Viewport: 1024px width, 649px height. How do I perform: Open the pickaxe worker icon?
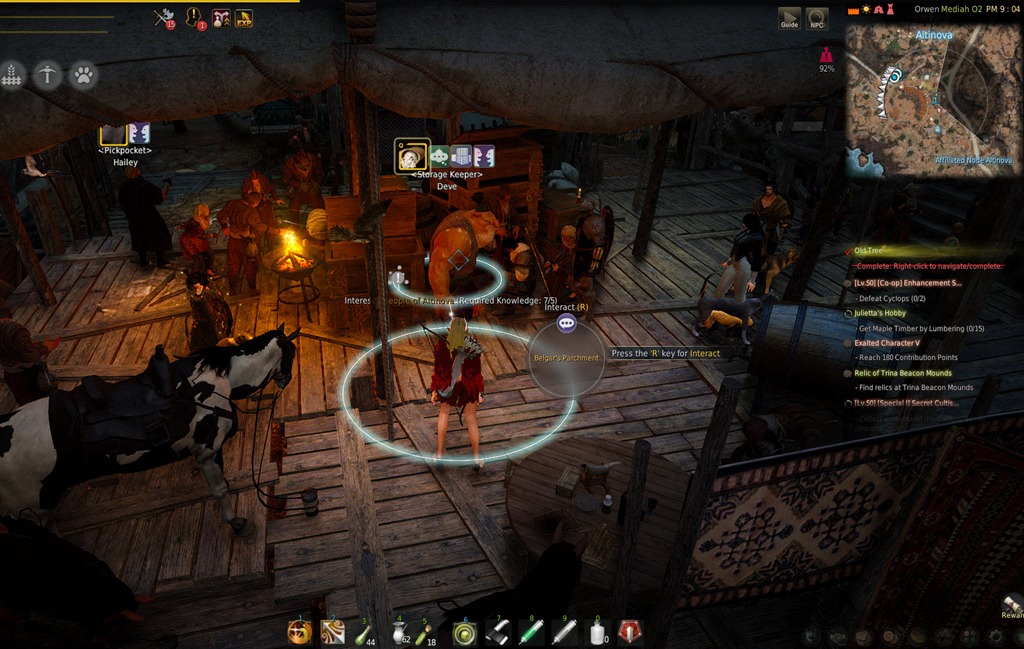point(47,75)
